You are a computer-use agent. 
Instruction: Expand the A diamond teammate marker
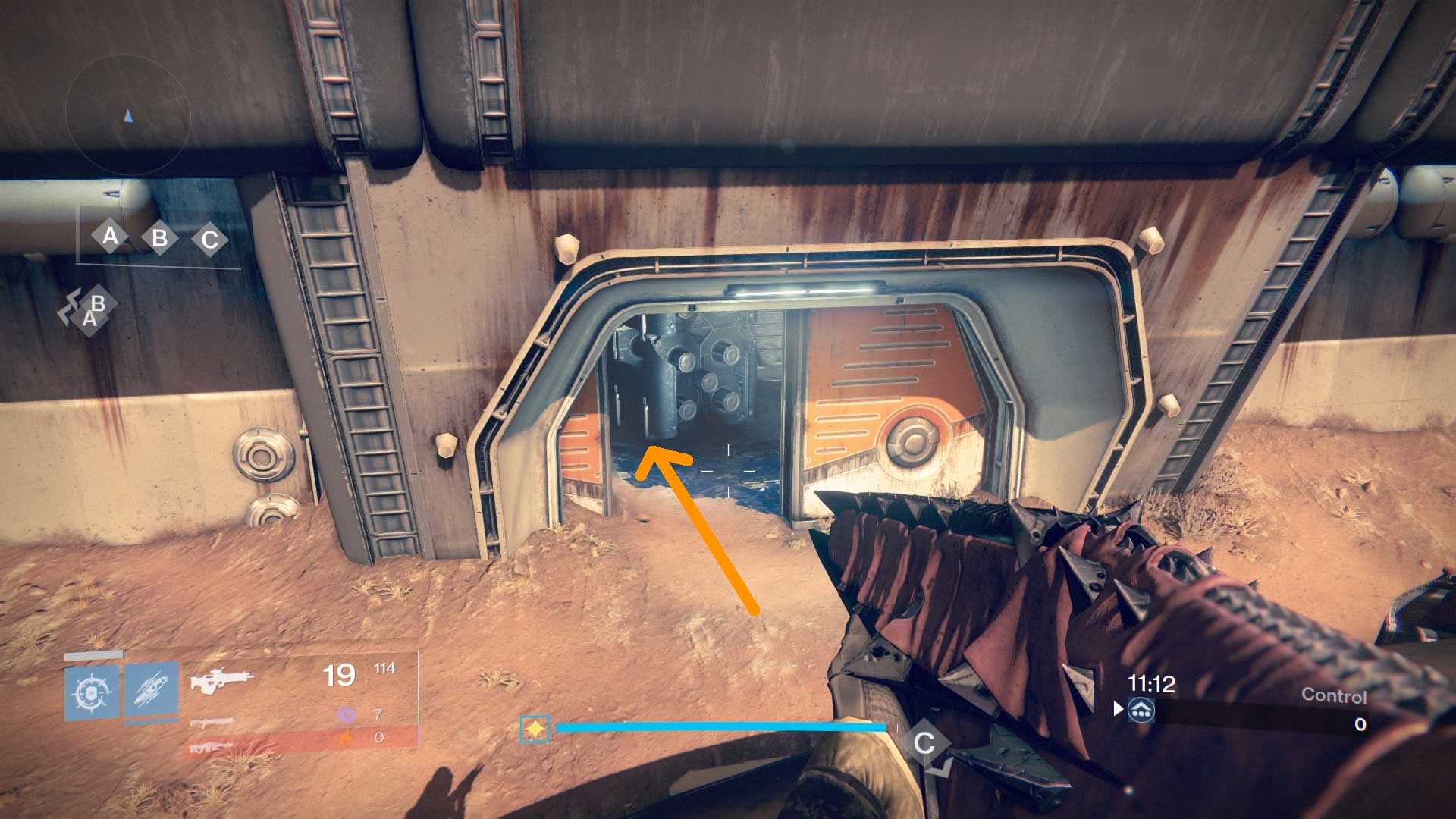pyautogui.click(x=89, y=320)
